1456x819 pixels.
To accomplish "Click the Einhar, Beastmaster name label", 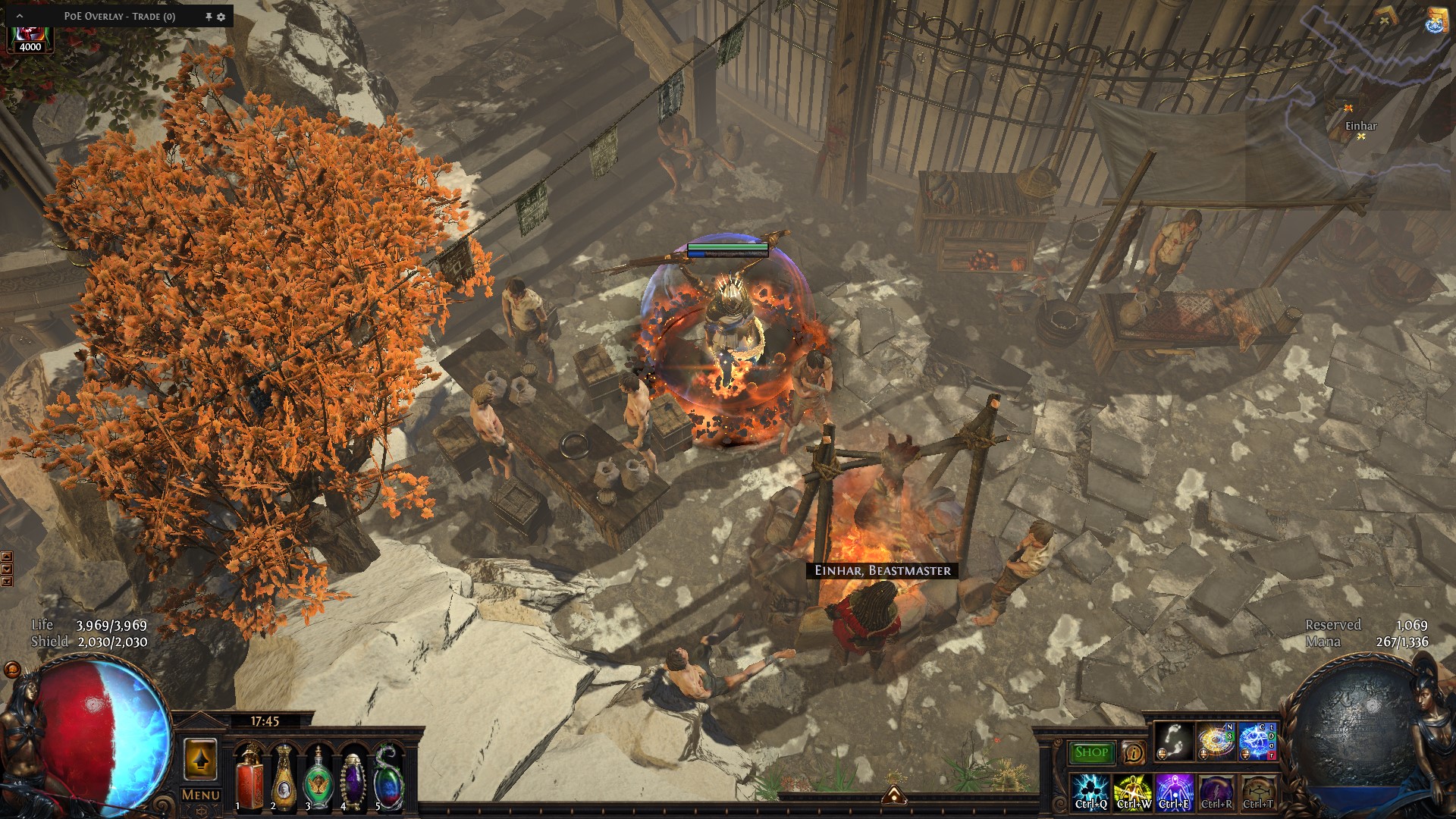I will pos(882,570).
